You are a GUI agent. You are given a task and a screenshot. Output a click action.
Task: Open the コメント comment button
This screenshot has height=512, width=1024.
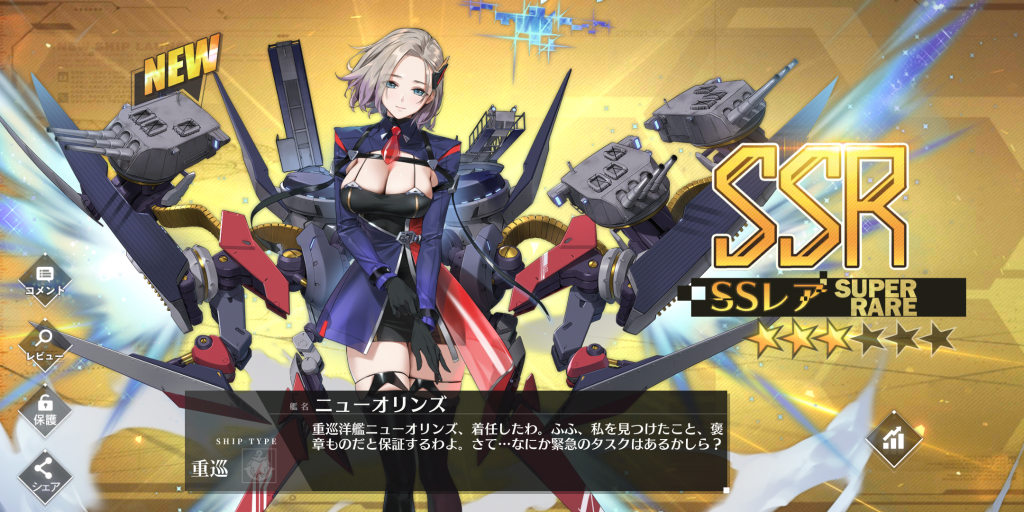pyautogui.click(x=44, y=278)
